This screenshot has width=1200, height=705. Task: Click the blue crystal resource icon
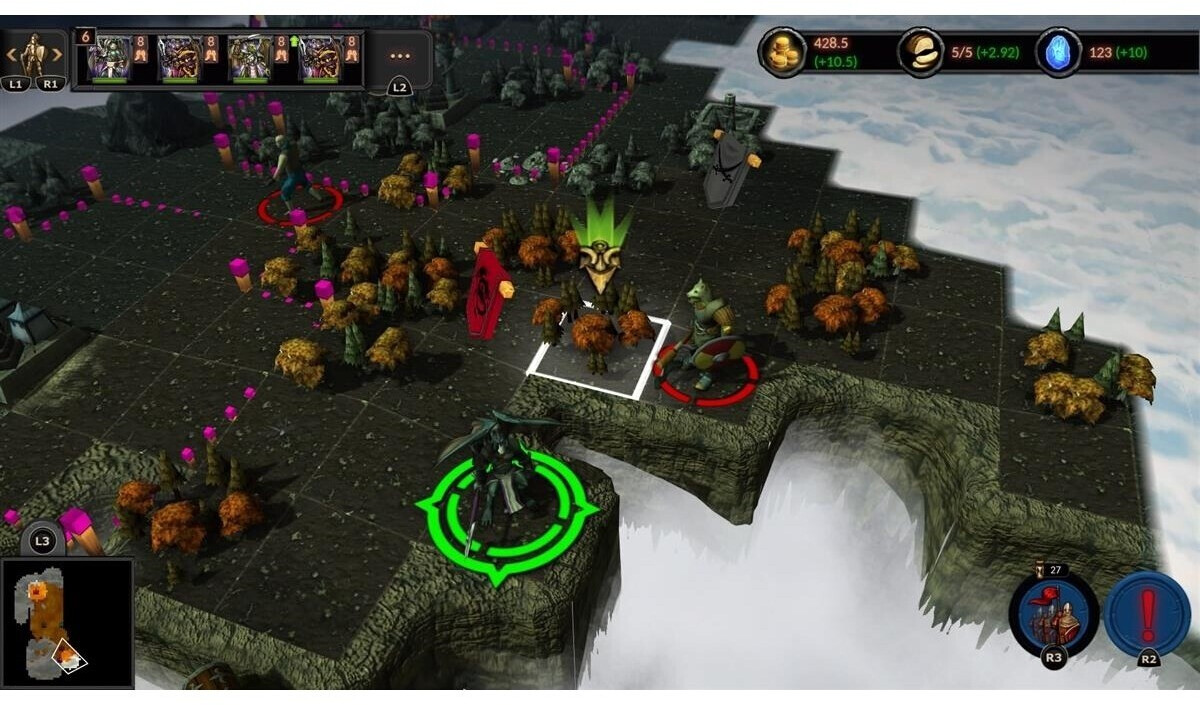pyautogui.click(x=1058, y=52)
